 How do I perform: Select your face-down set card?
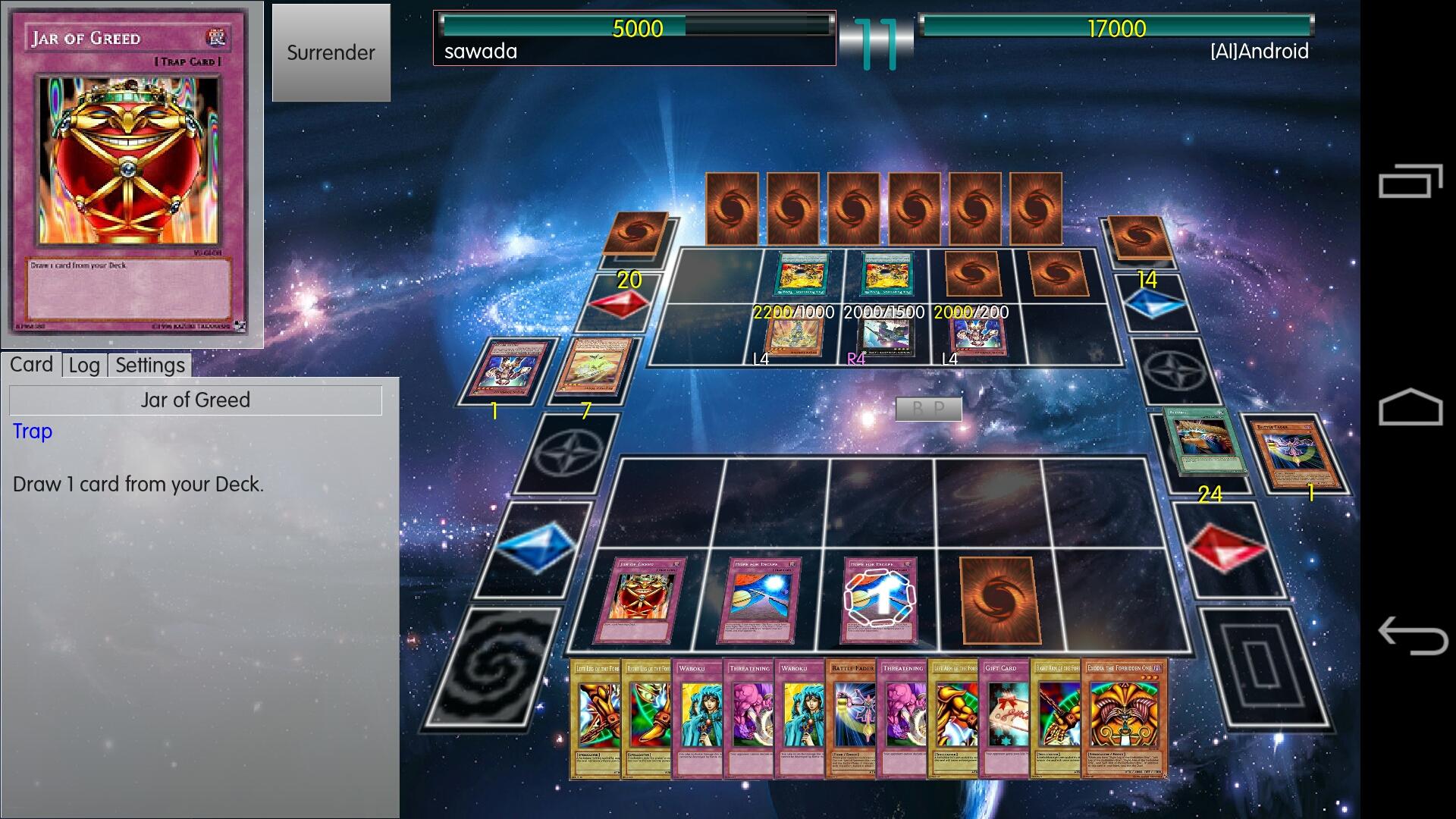point(996,601)
